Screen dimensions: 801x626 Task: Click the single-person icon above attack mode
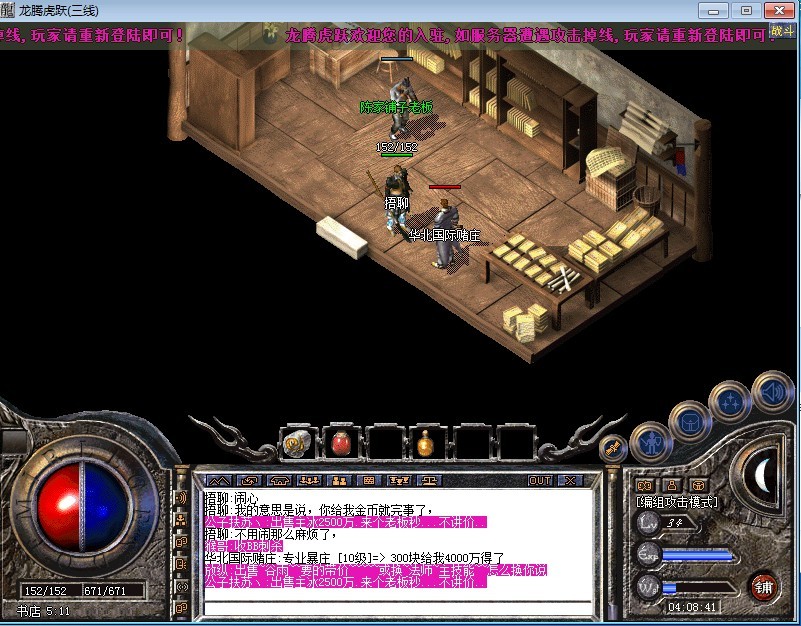tap(674, 485)
